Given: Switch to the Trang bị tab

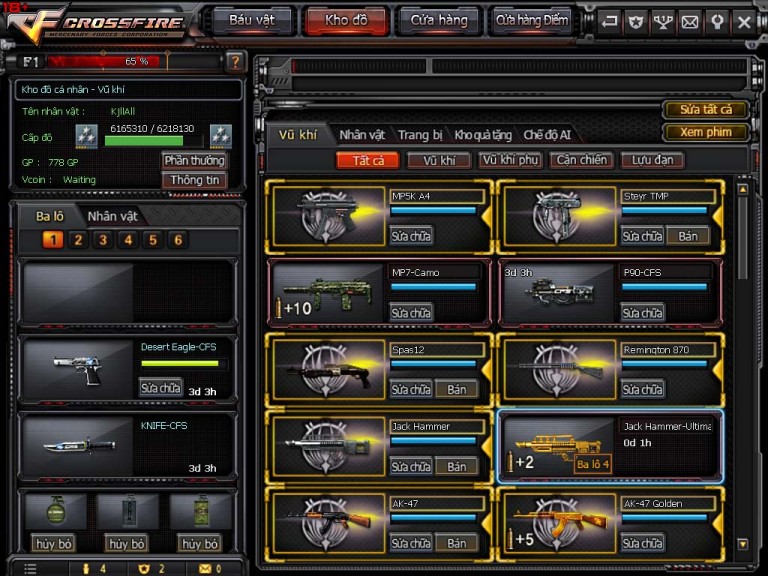Looking at the screenshot, I should coord(420,135).
